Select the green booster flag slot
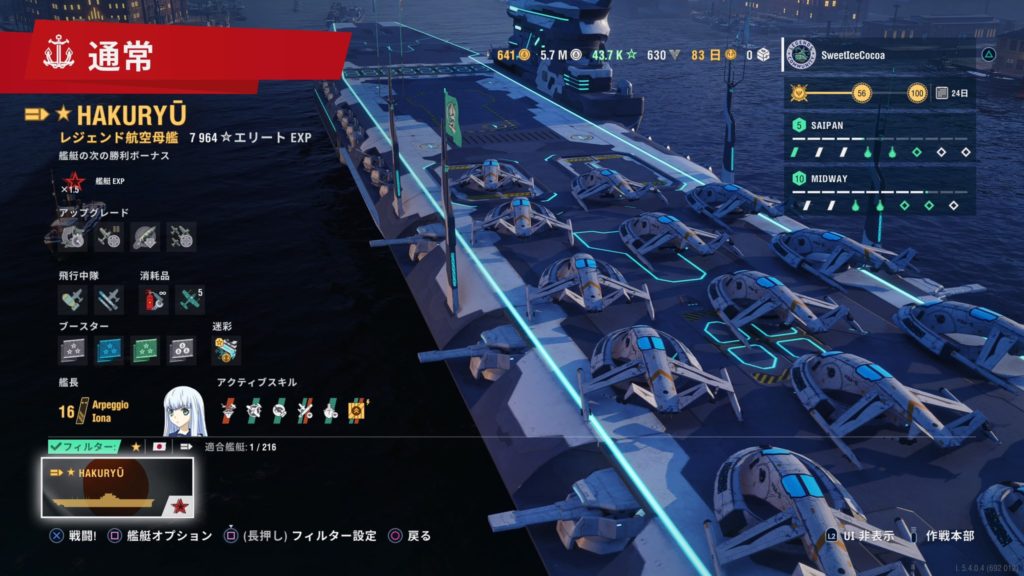 pyautogui.click(x=145, y=350)
